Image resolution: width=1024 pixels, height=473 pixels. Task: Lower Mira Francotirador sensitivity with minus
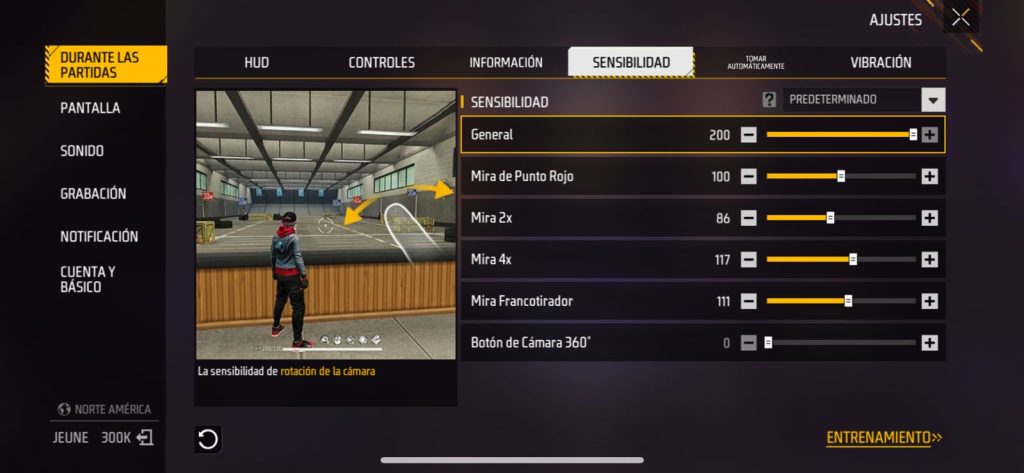point(749,301)
